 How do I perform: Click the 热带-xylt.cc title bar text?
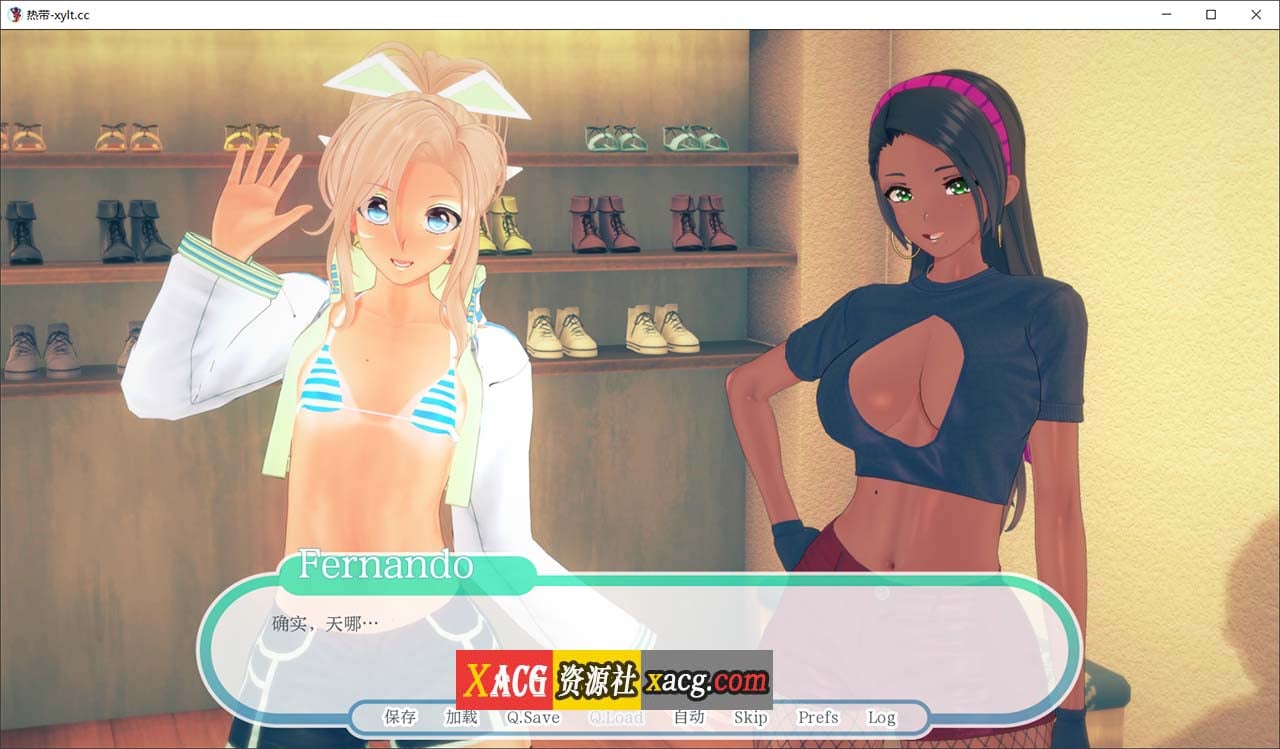pyautogui.click(x=57, y=15)
